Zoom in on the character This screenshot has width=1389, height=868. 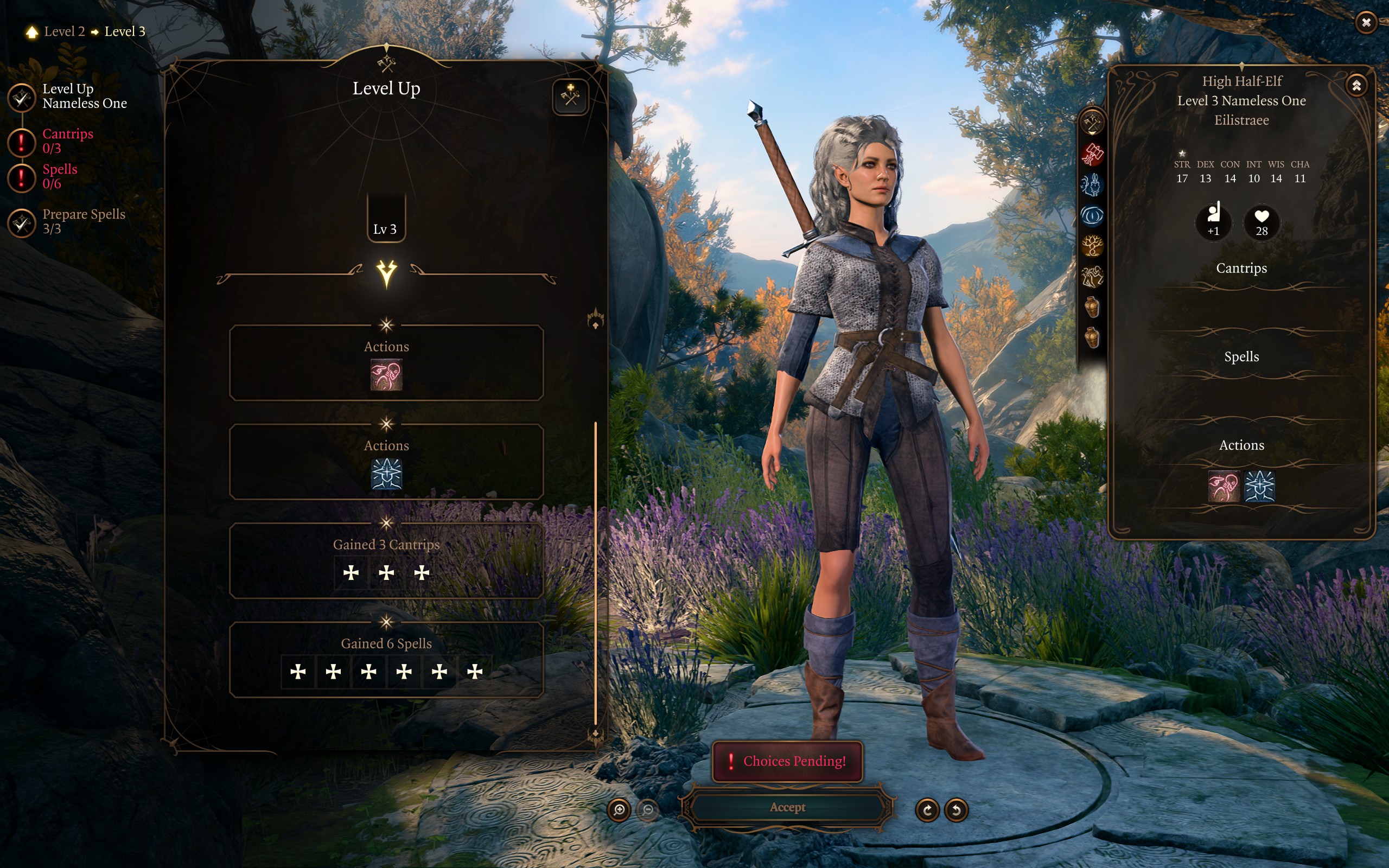click(619, 809)
